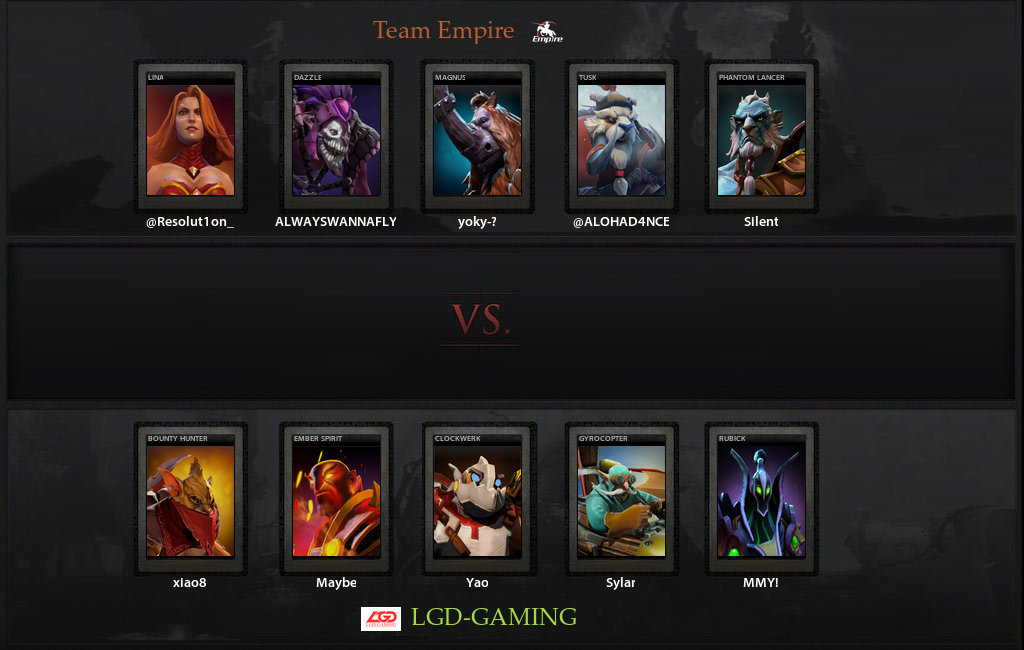This screenshot has height=650, width=1024.
Task: Choose the Magnus hero card
Action: pos(477,138)
